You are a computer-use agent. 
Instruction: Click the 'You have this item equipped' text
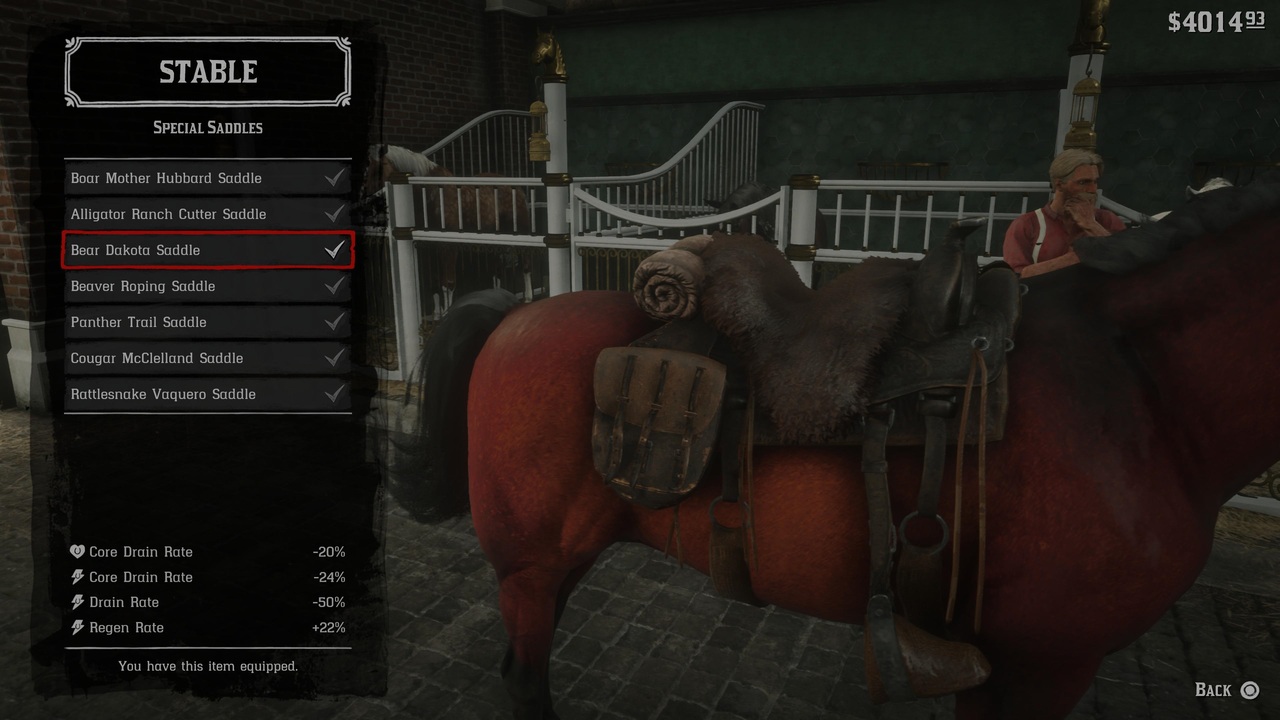(x=207, y=666)
